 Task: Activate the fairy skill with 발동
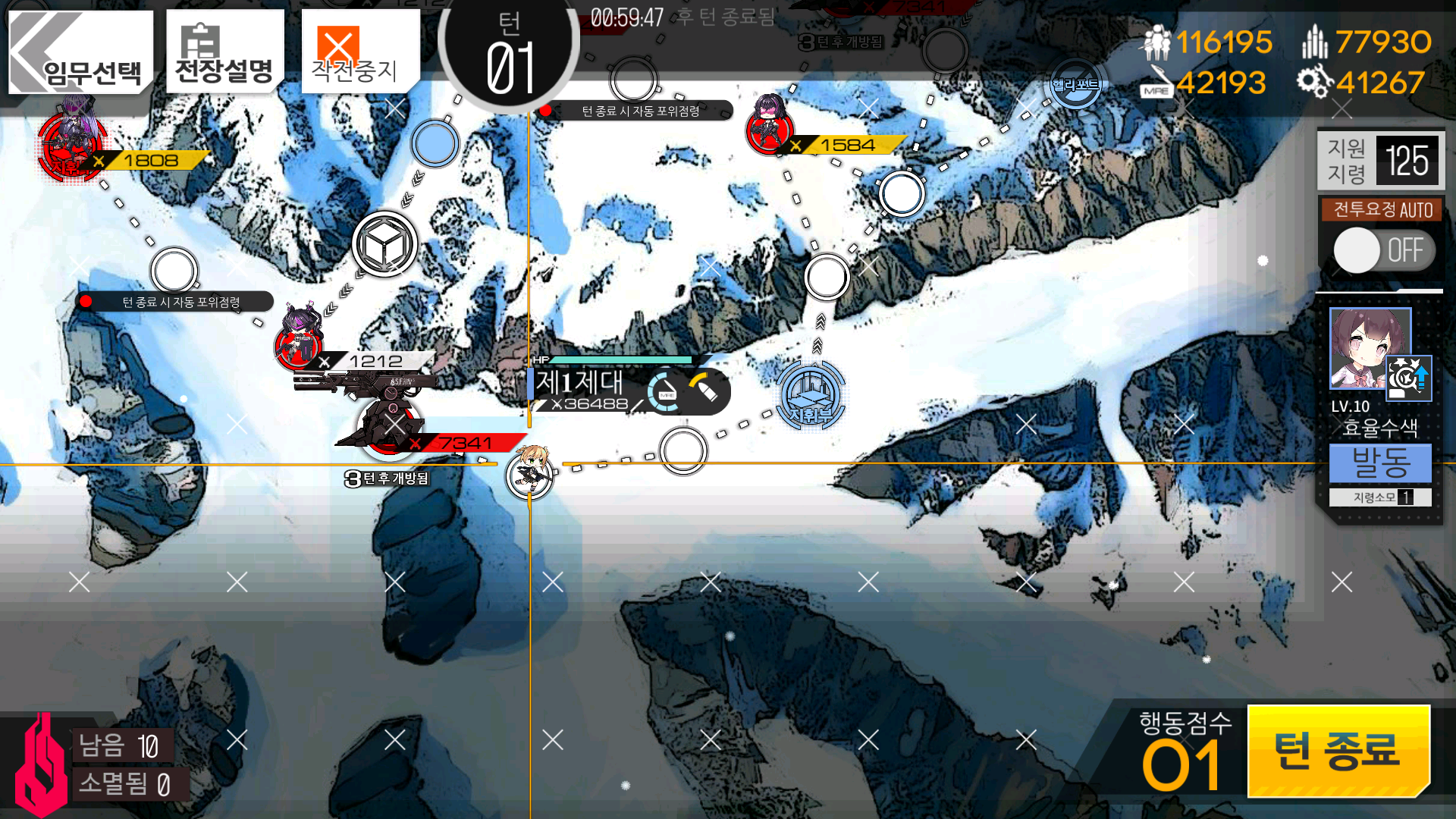click(x=1380, y=463)
